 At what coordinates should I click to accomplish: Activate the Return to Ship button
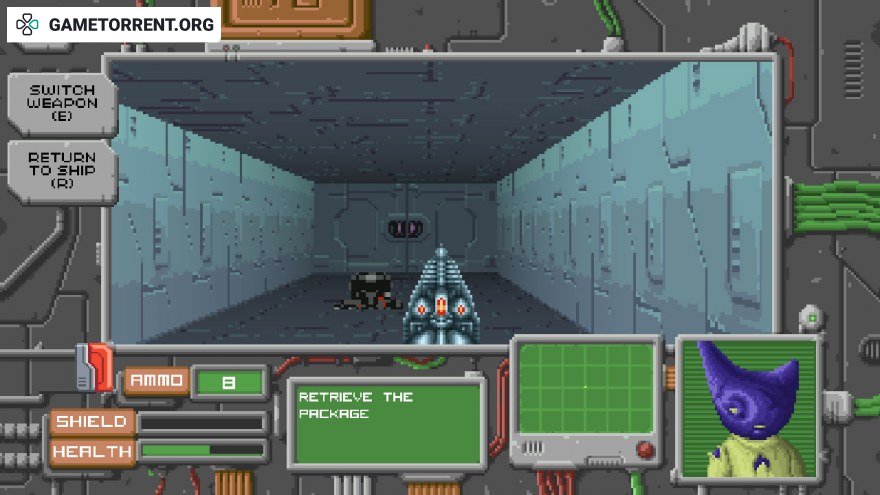62,170
